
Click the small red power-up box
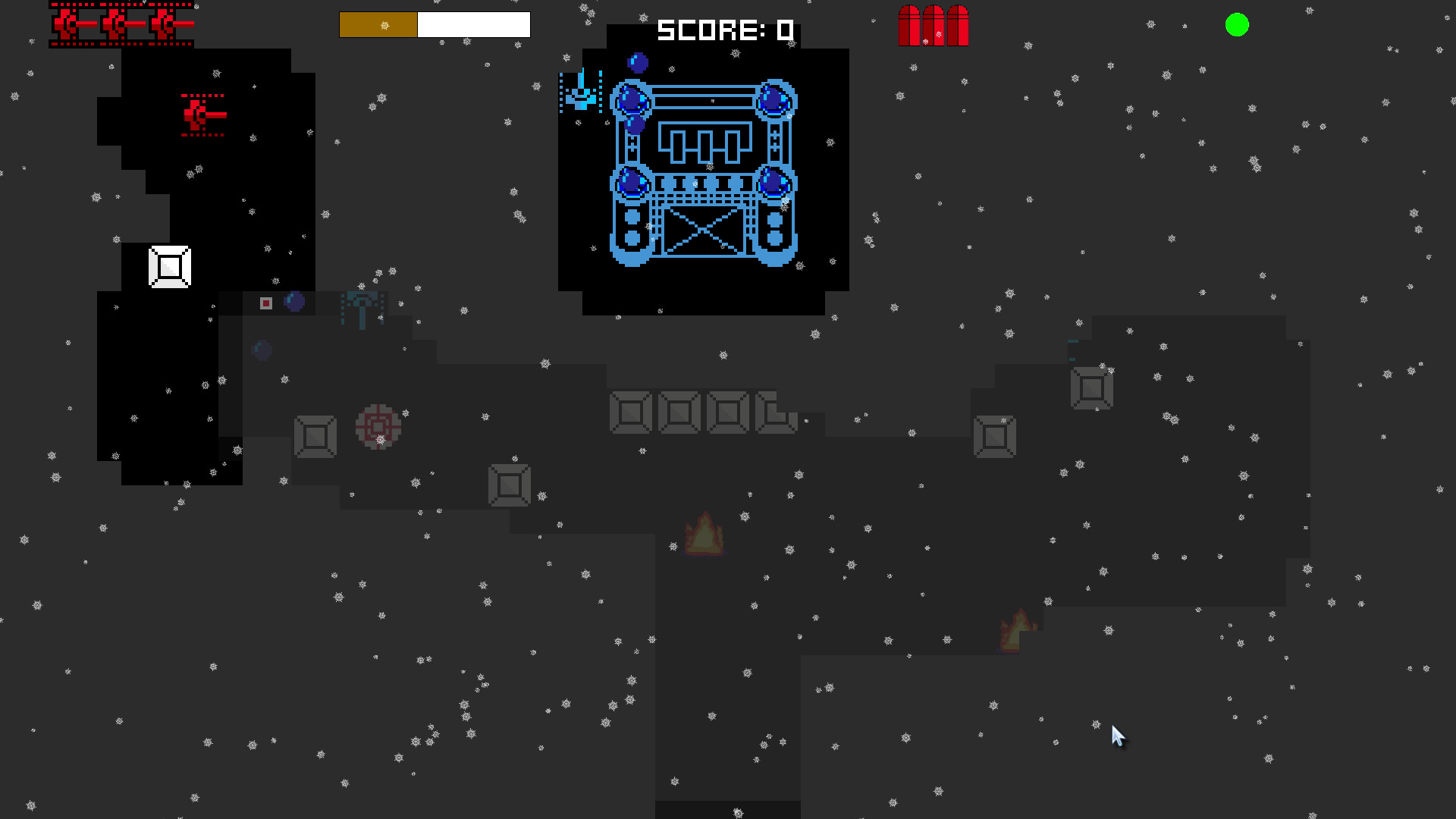pos(266,303)
